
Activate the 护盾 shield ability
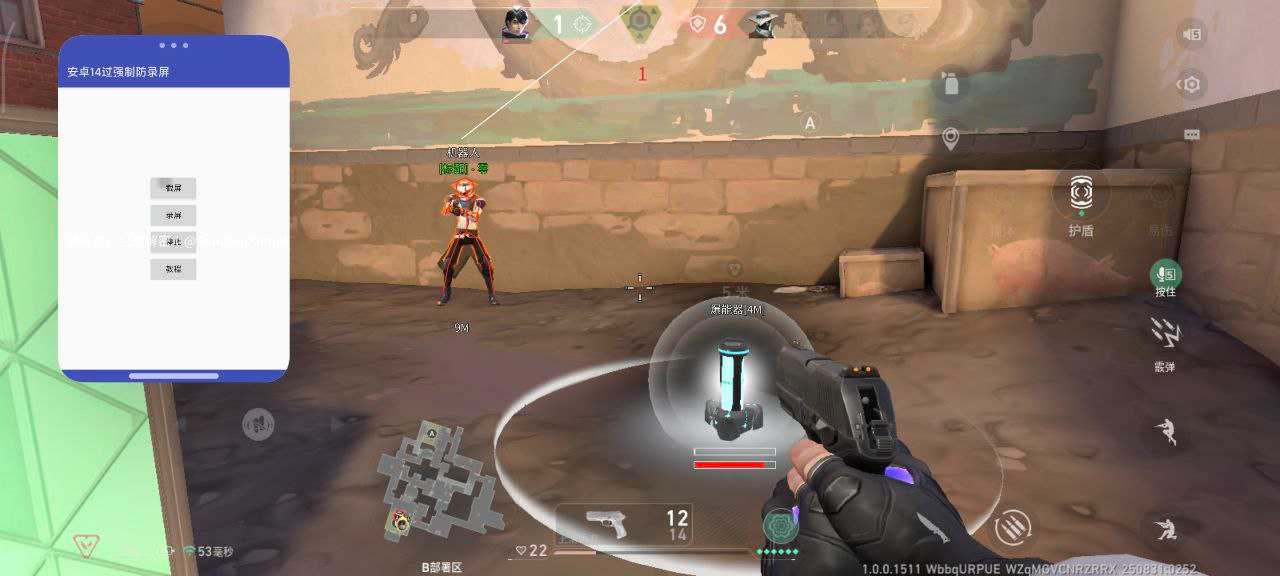(1081, 193)
